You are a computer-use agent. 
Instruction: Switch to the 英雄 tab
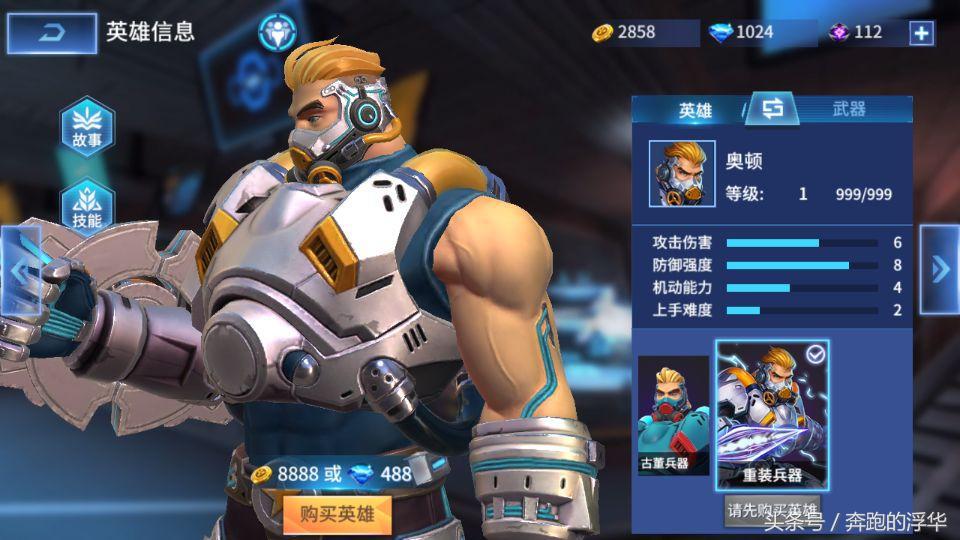coord(695,111)
